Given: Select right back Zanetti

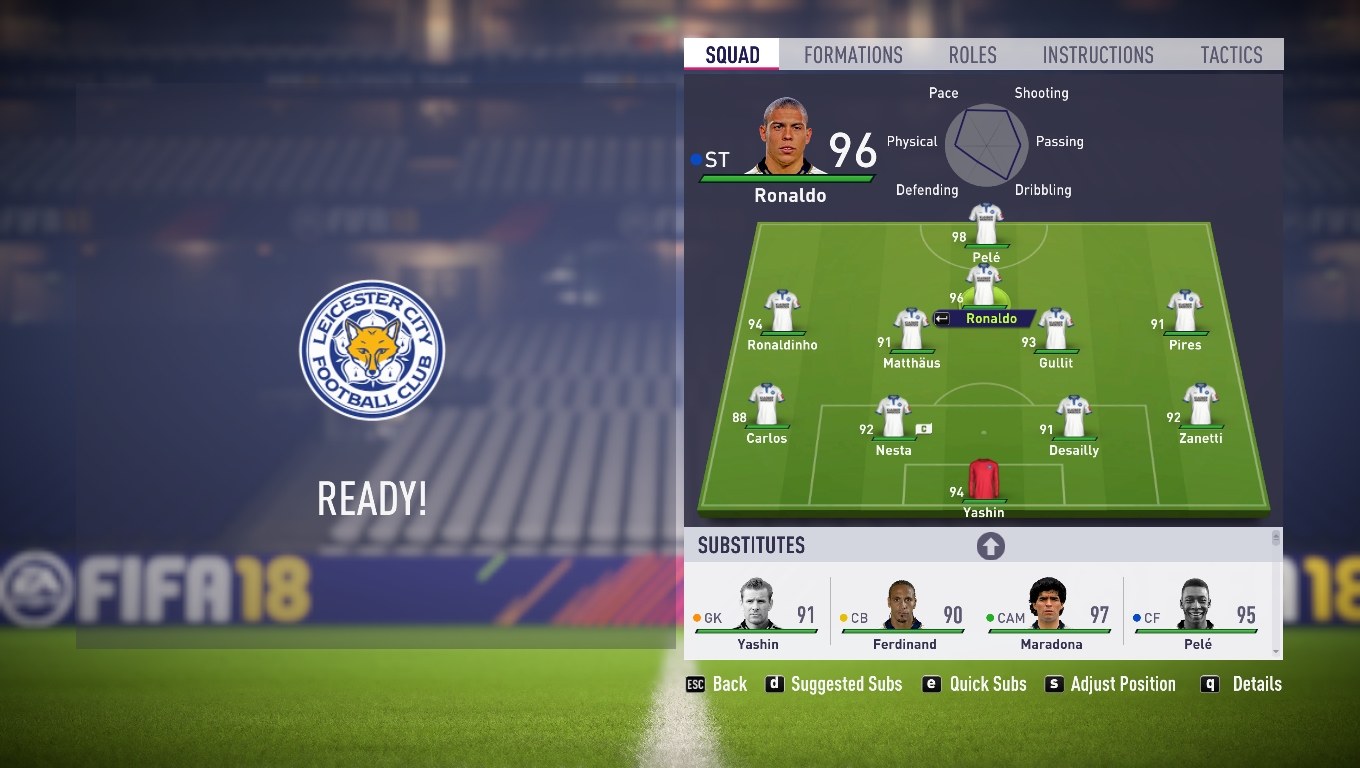Looking at the screenshot, I should pyautogui.click(x=1200, y=406).
